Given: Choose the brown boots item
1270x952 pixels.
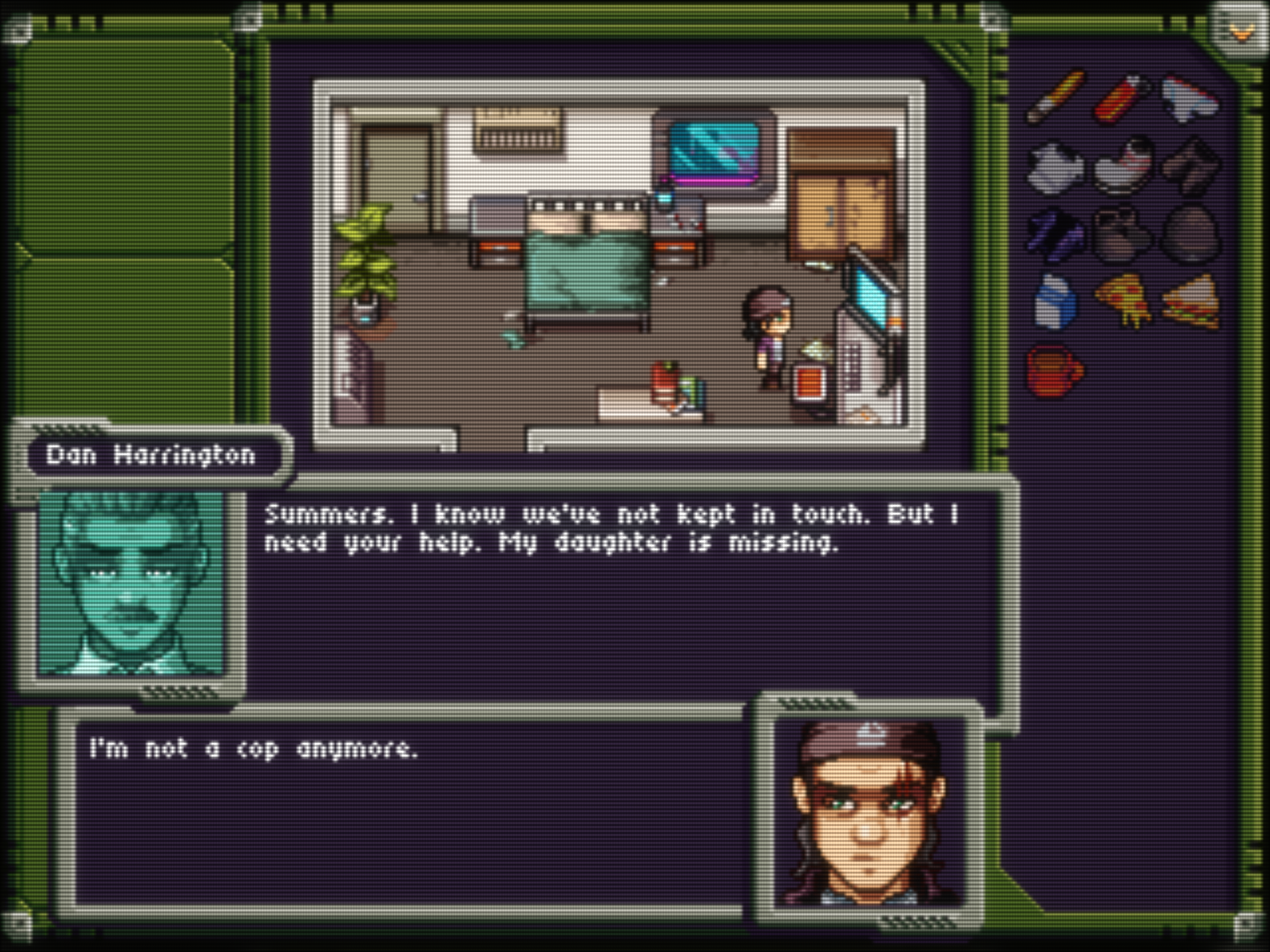Looking at the screenshot, I should (x=1123, y=234).
